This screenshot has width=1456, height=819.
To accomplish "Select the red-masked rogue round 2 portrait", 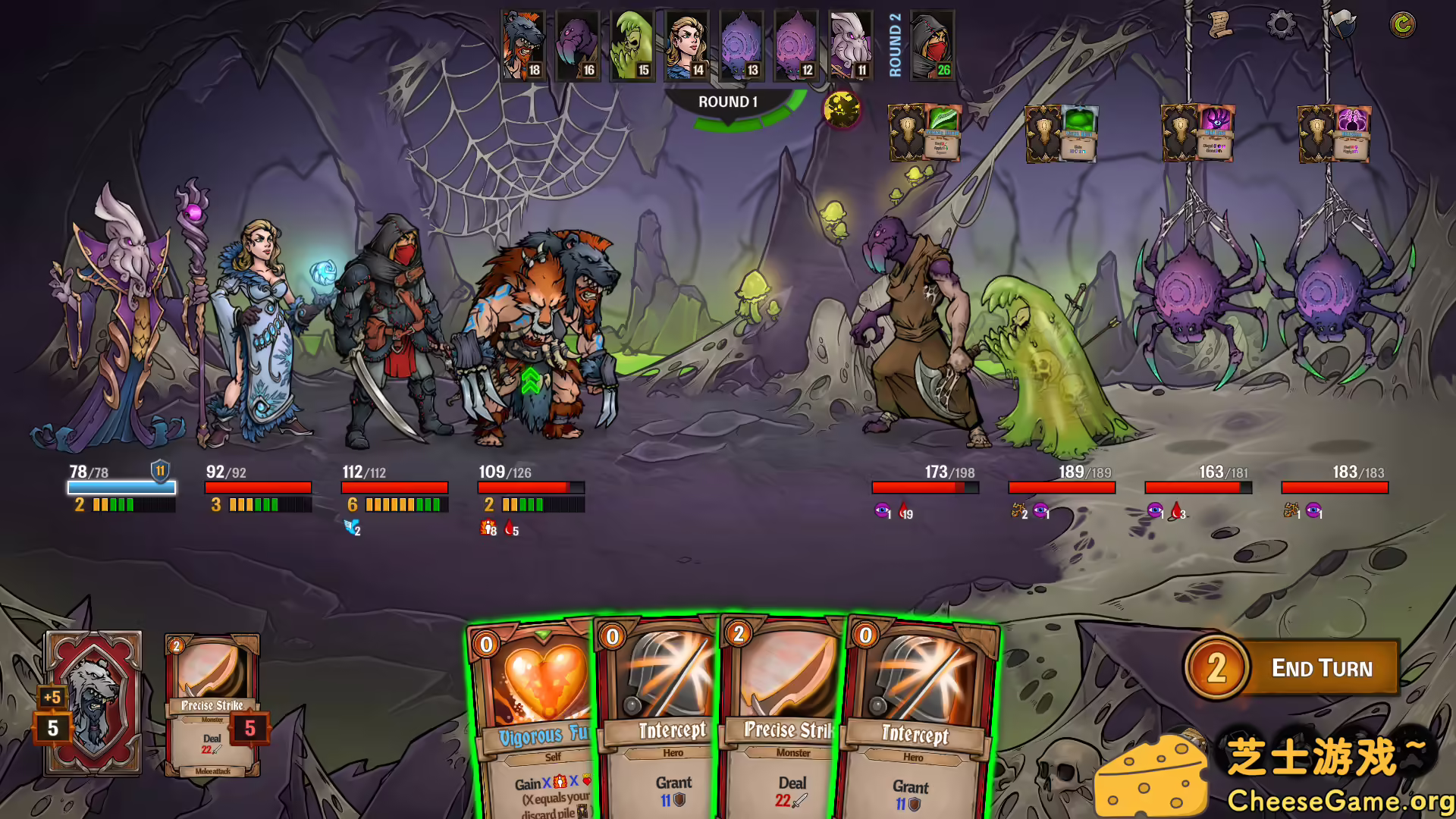I will click(x=932, y=45).
